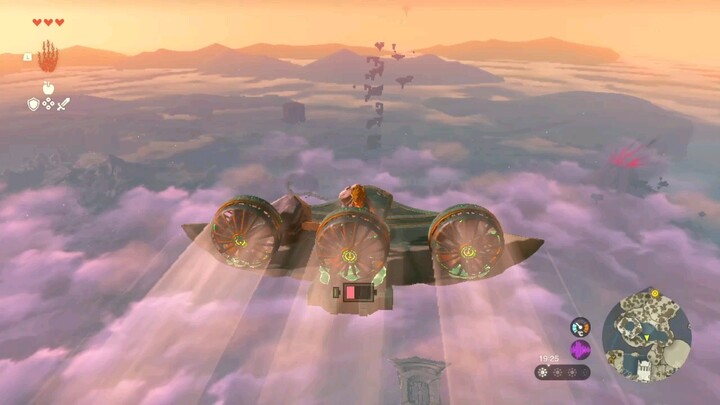Open the circular minimap
Image resolution: width=720 pixels, height=405 pixels.
[646, 334]
